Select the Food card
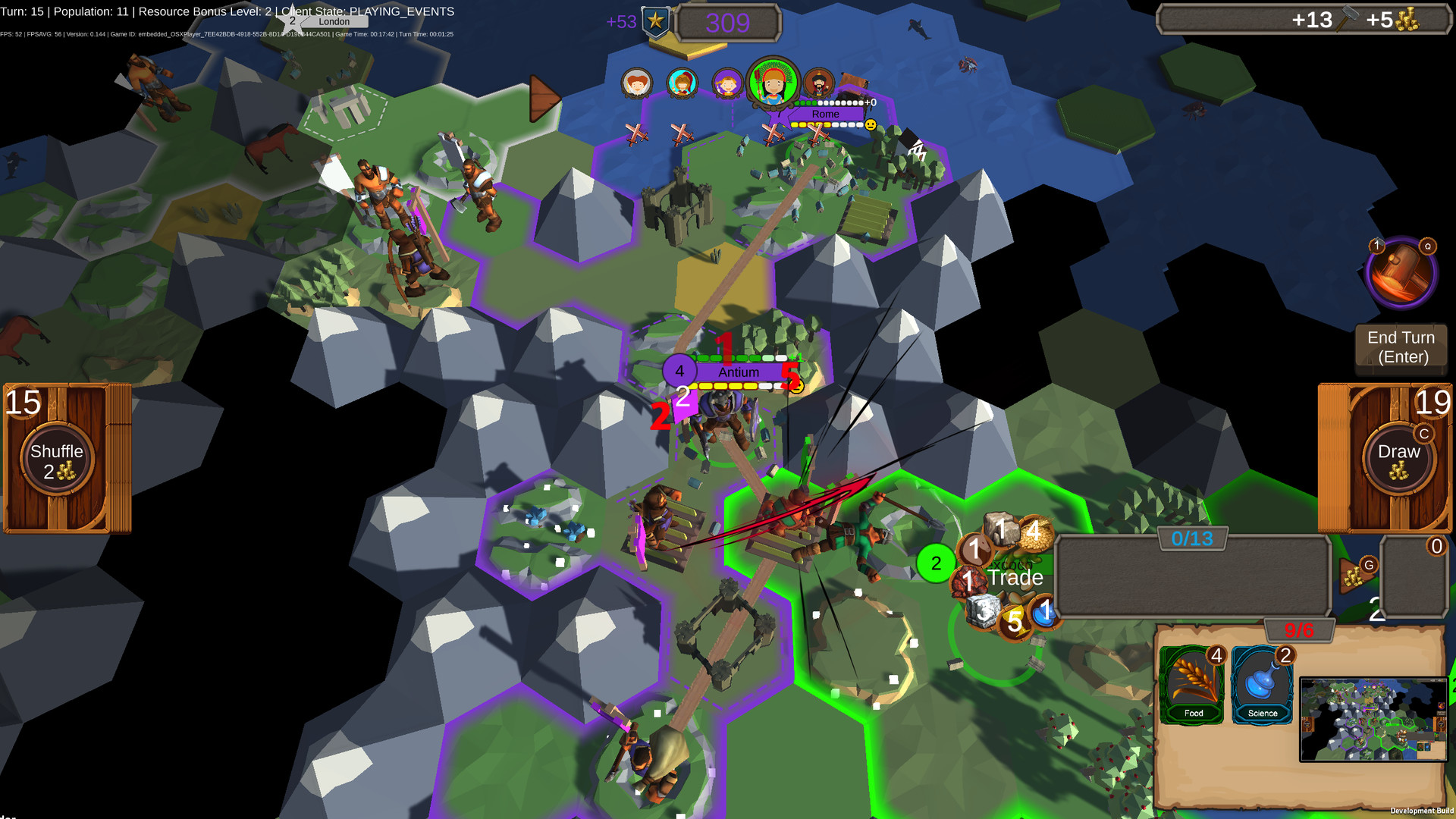Viewport: 1456px width, 819px height. tap(1192, 682)
